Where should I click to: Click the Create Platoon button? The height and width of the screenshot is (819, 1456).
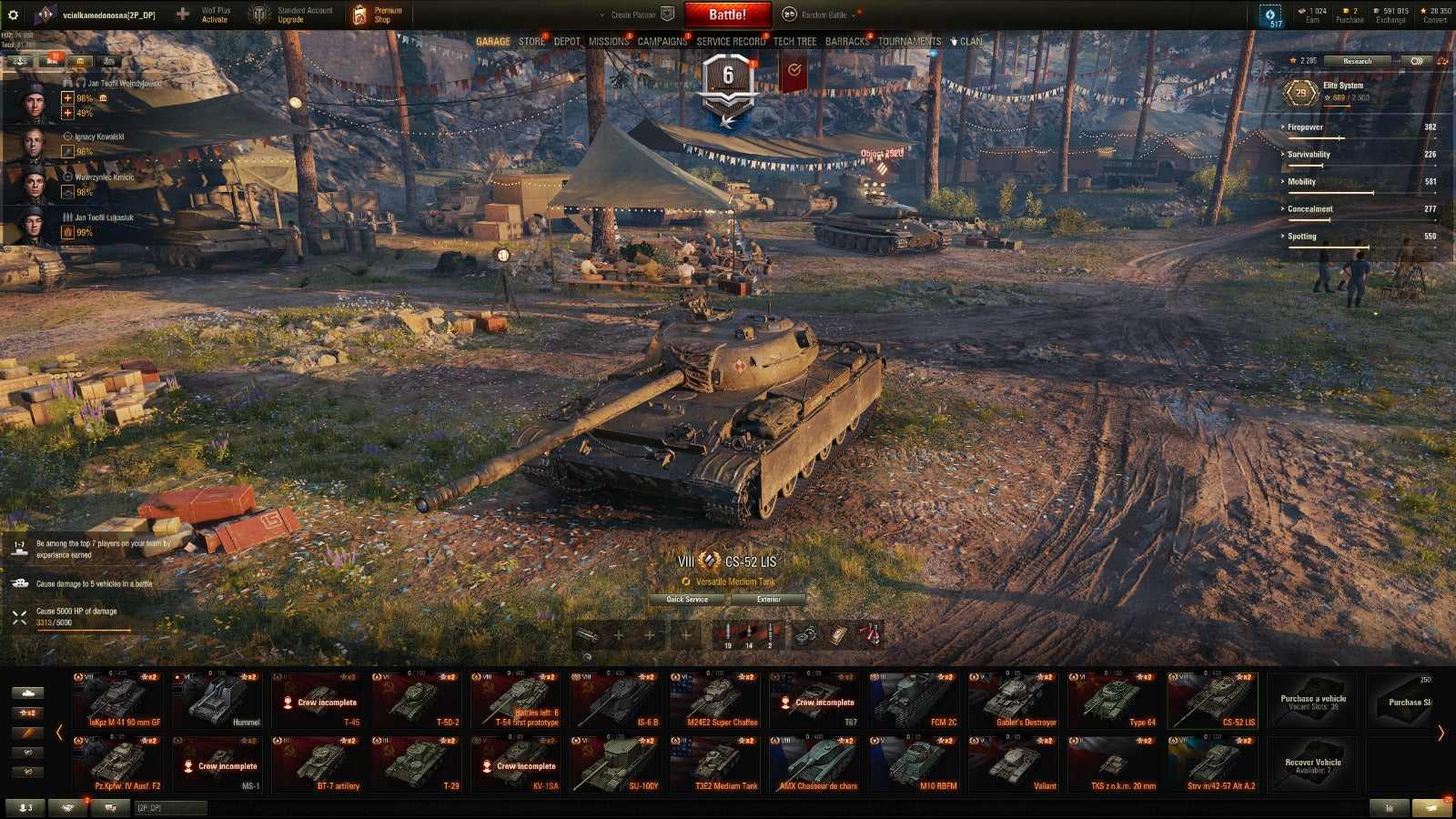[x=634, y=15]
